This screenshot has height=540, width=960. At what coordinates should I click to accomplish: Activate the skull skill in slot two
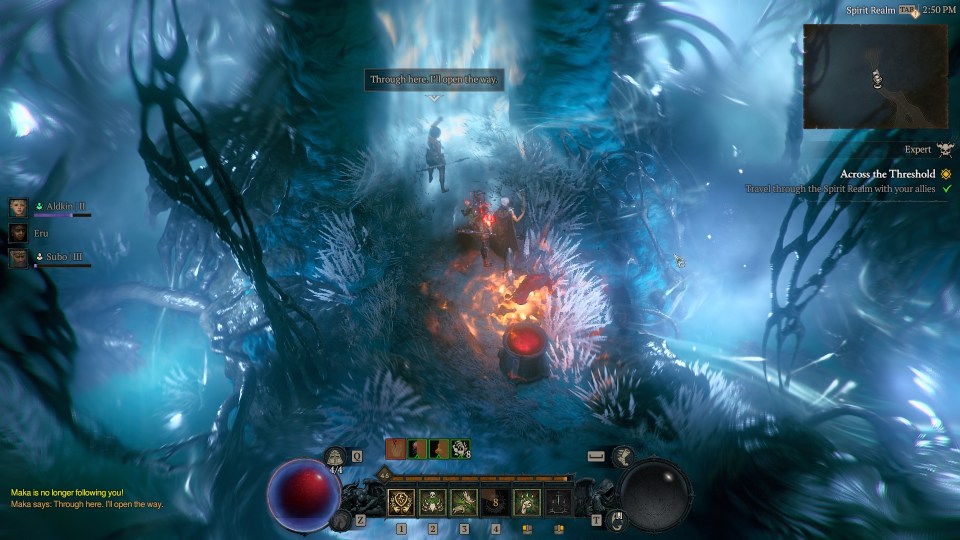click(x=433, y=501)
